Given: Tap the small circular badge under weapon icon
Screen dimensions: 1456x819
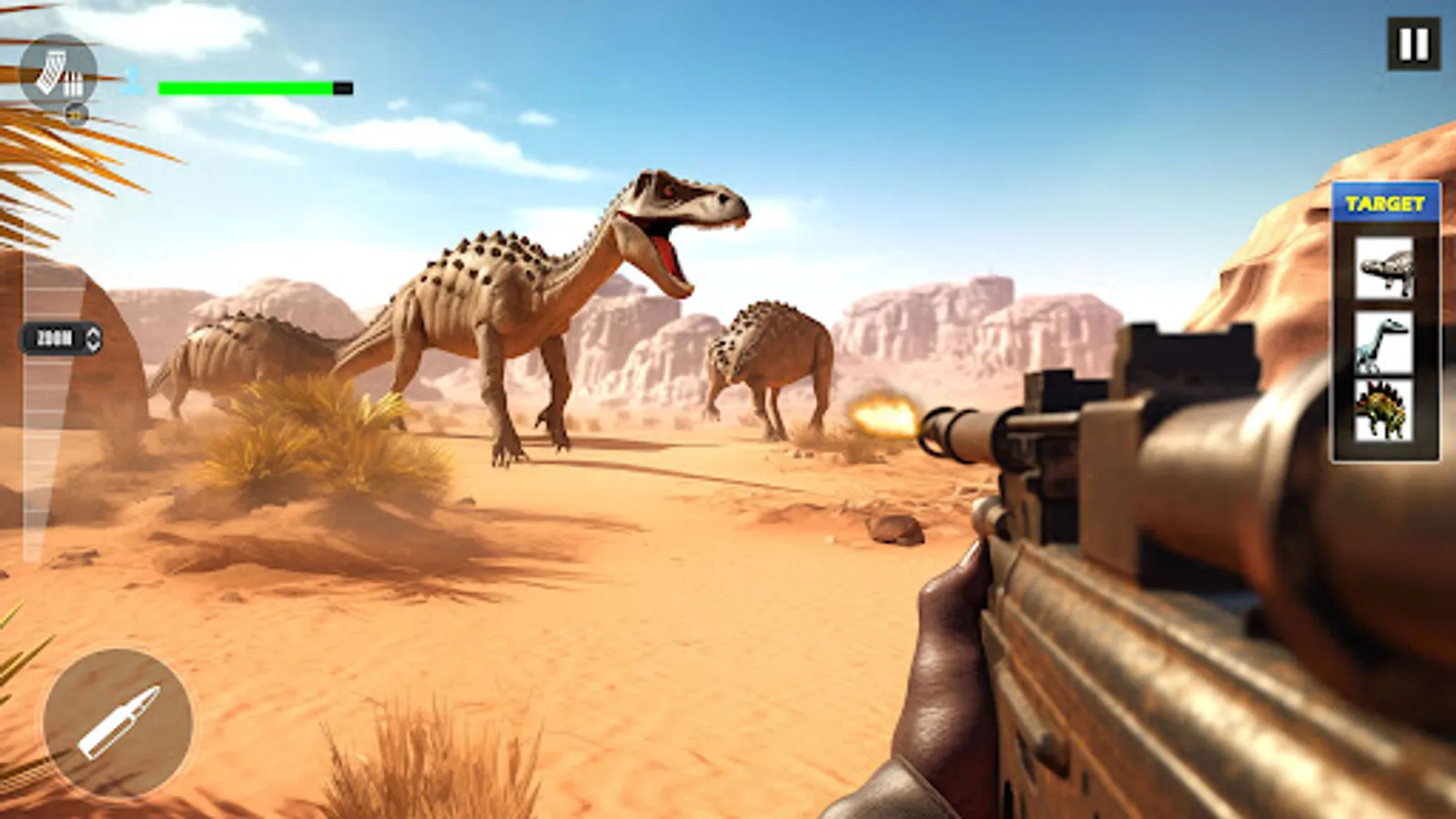Looking at the screenshot, I should tap(76, 115).
